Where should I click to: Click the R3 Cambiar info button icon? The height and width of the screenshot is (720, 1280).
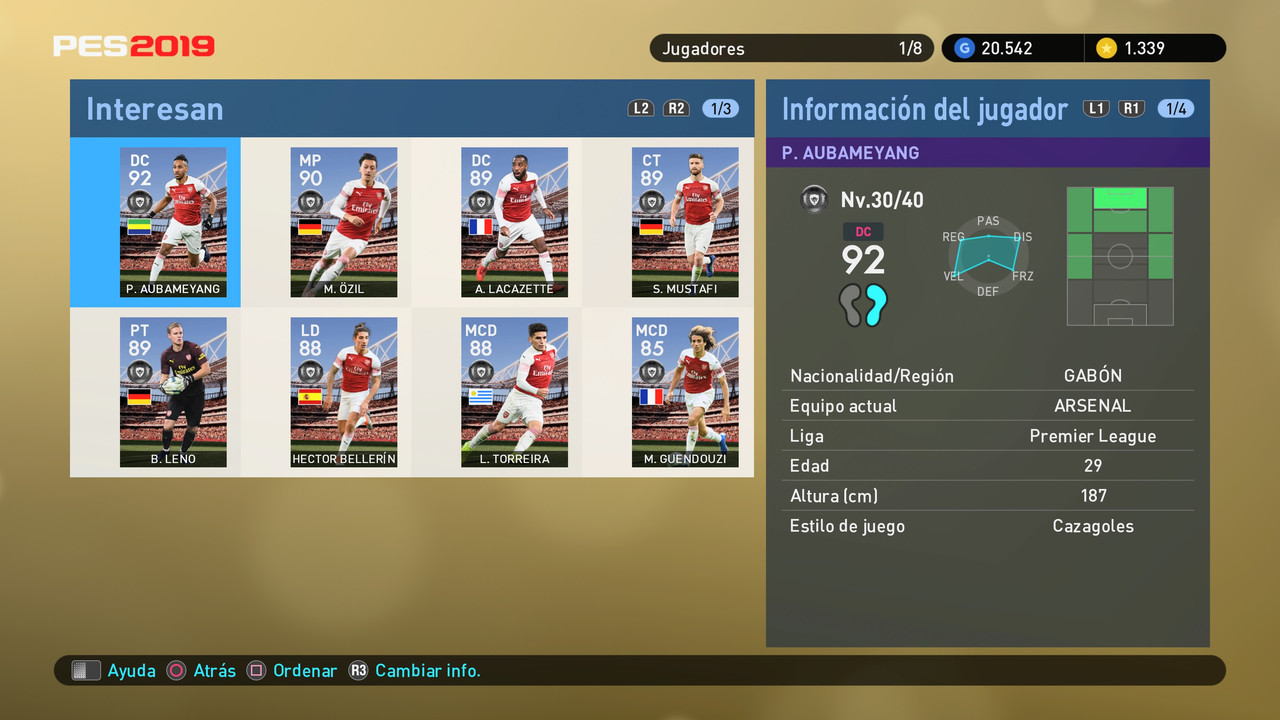pyautogui.click(x=359, y=670)
